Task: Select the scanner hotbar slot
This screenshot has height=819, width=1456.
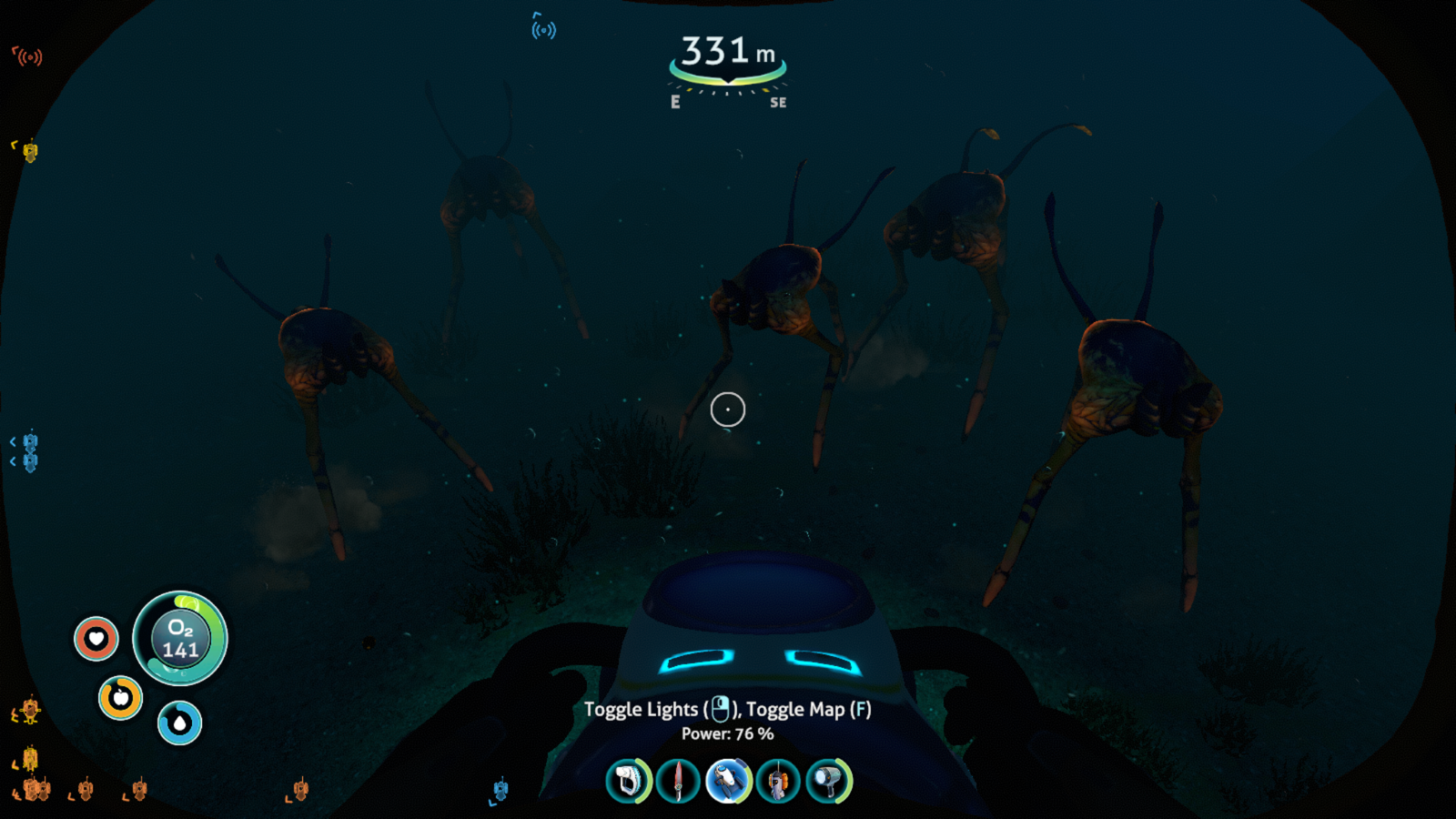Action: pos(629,781)
